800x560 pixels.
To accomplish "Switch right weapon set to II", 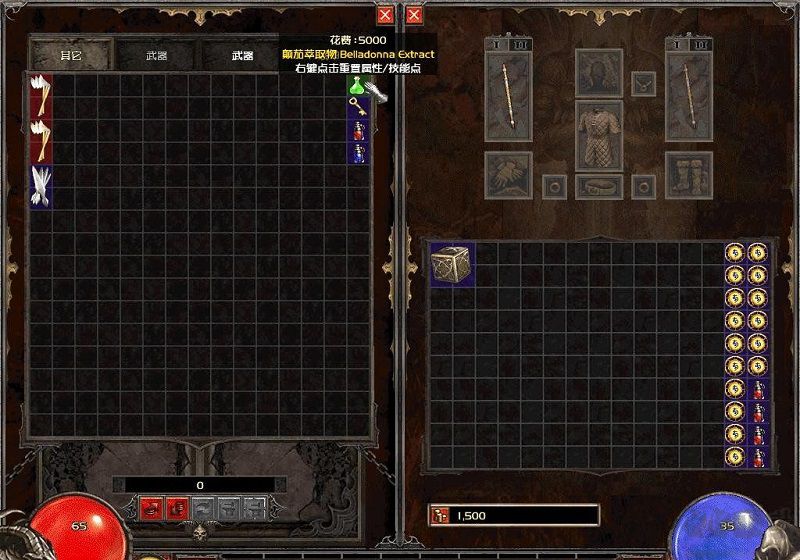I will click(703, 44).
